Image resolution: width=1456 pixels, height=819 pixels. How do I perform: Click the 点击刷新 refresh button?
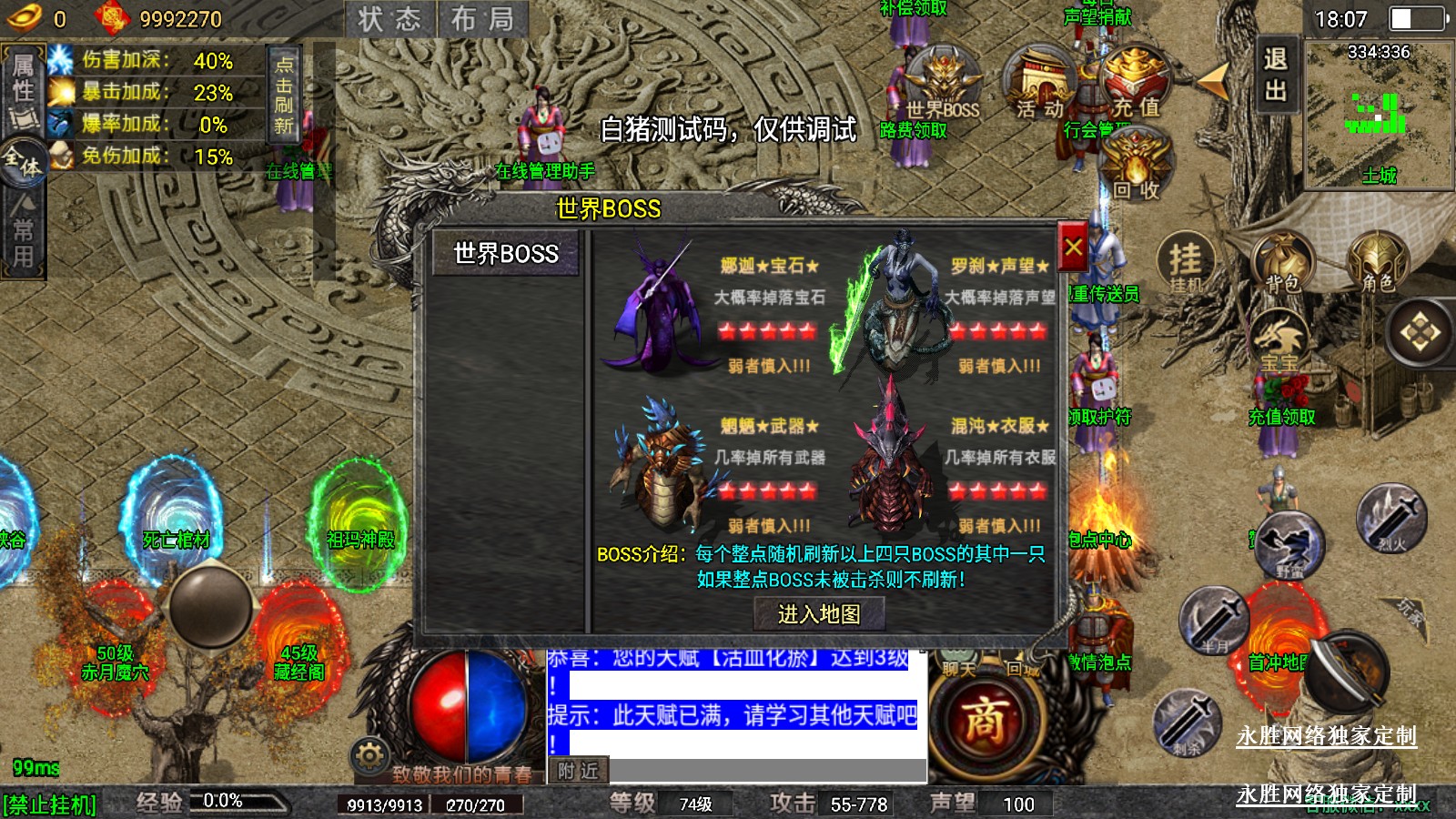point(283,94)
